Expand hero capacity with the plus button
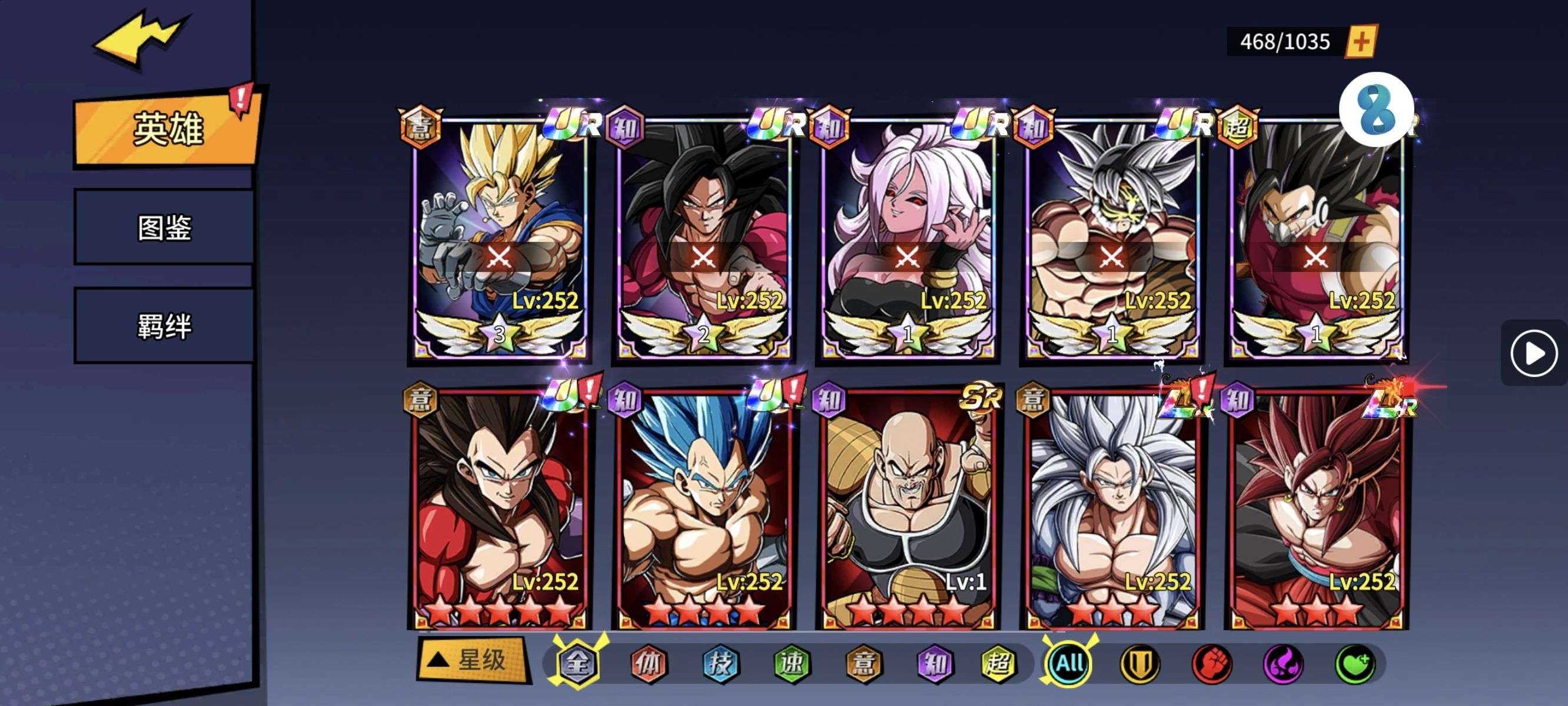 [1362, 42]
